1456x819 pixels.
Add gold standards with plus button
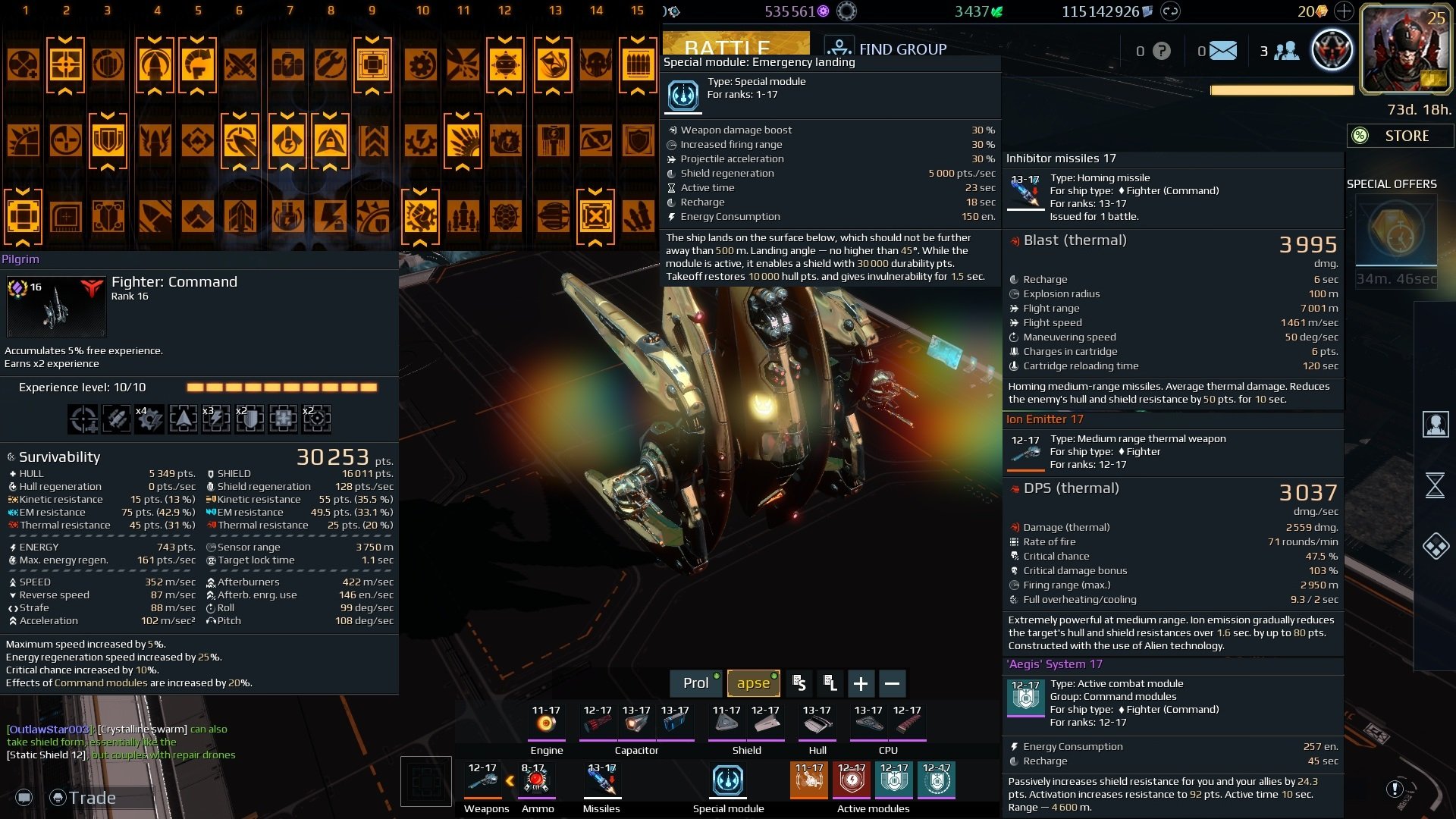(1343, 11)
